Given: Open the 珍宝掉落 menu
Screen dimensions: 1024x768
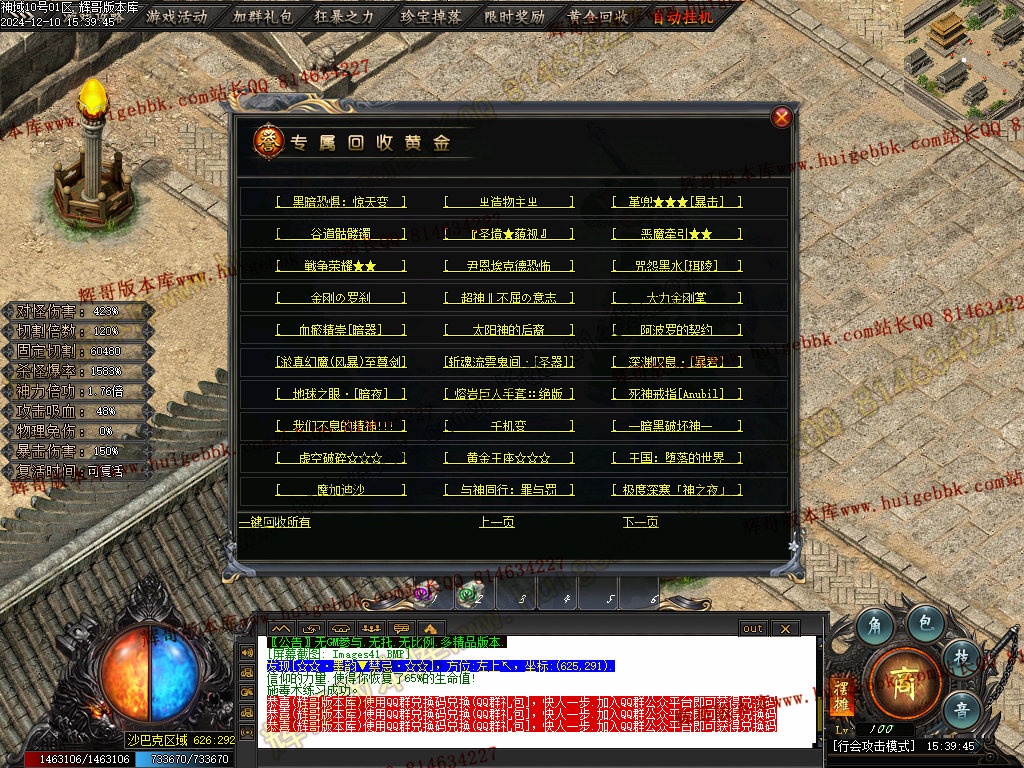Looking at the screenshot, I should coord(431,16).
